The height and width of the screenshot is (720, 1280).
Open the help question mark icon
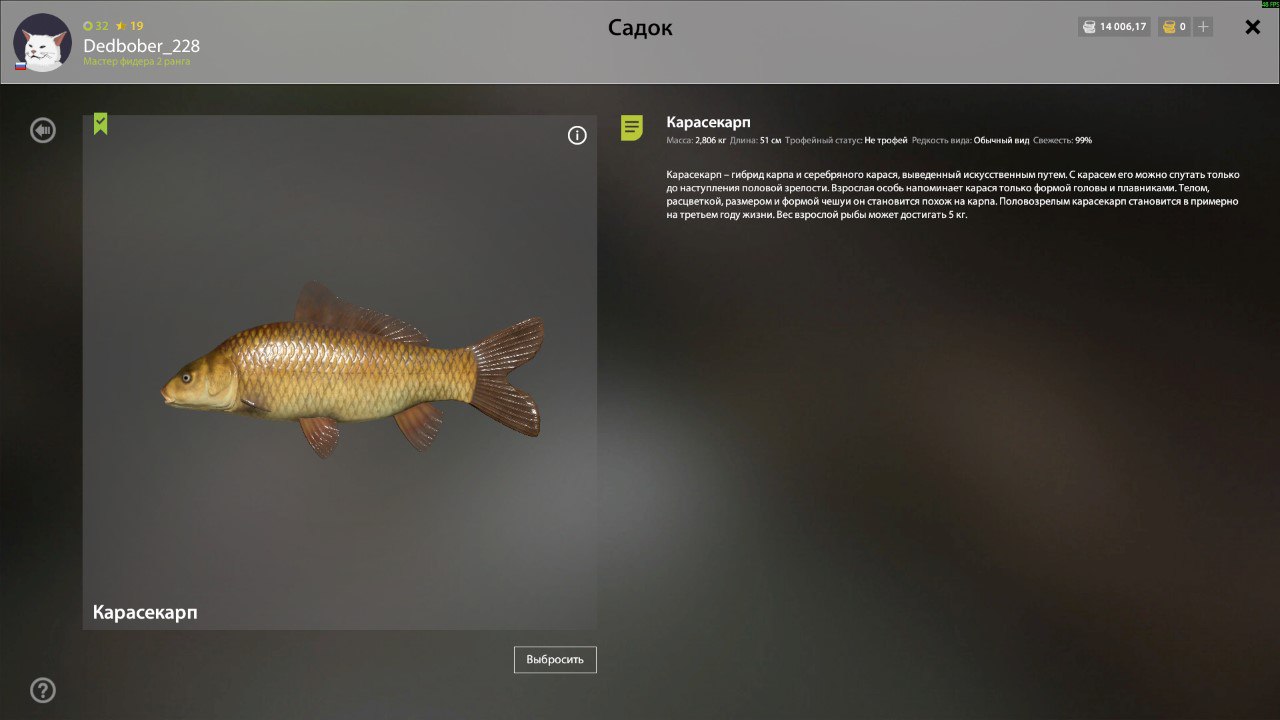pyautogui.click(x=43, y=690)
